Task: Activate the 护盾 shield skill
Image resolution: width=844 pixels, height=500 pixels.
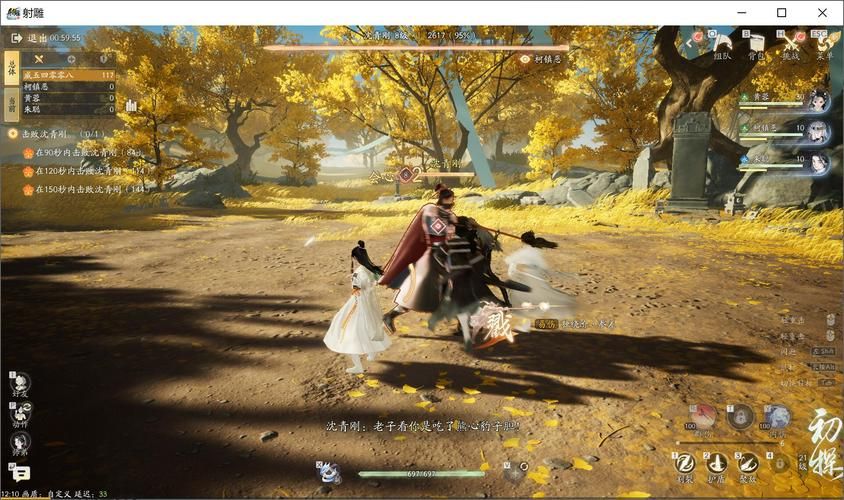Action: click(x=717, y=463)
